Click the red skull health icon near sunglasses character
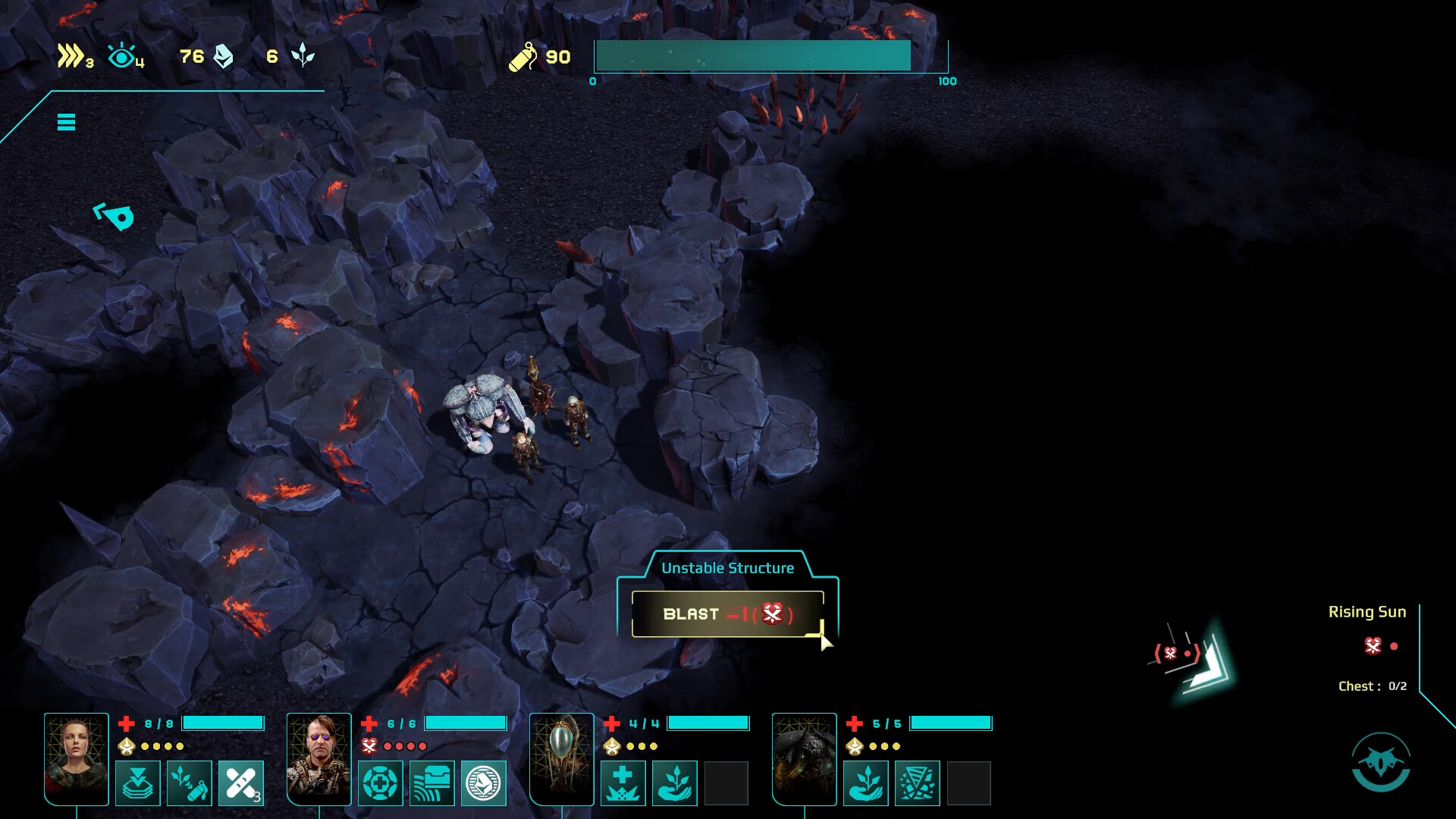The image size is (1456, 819). tap(369, 745)
